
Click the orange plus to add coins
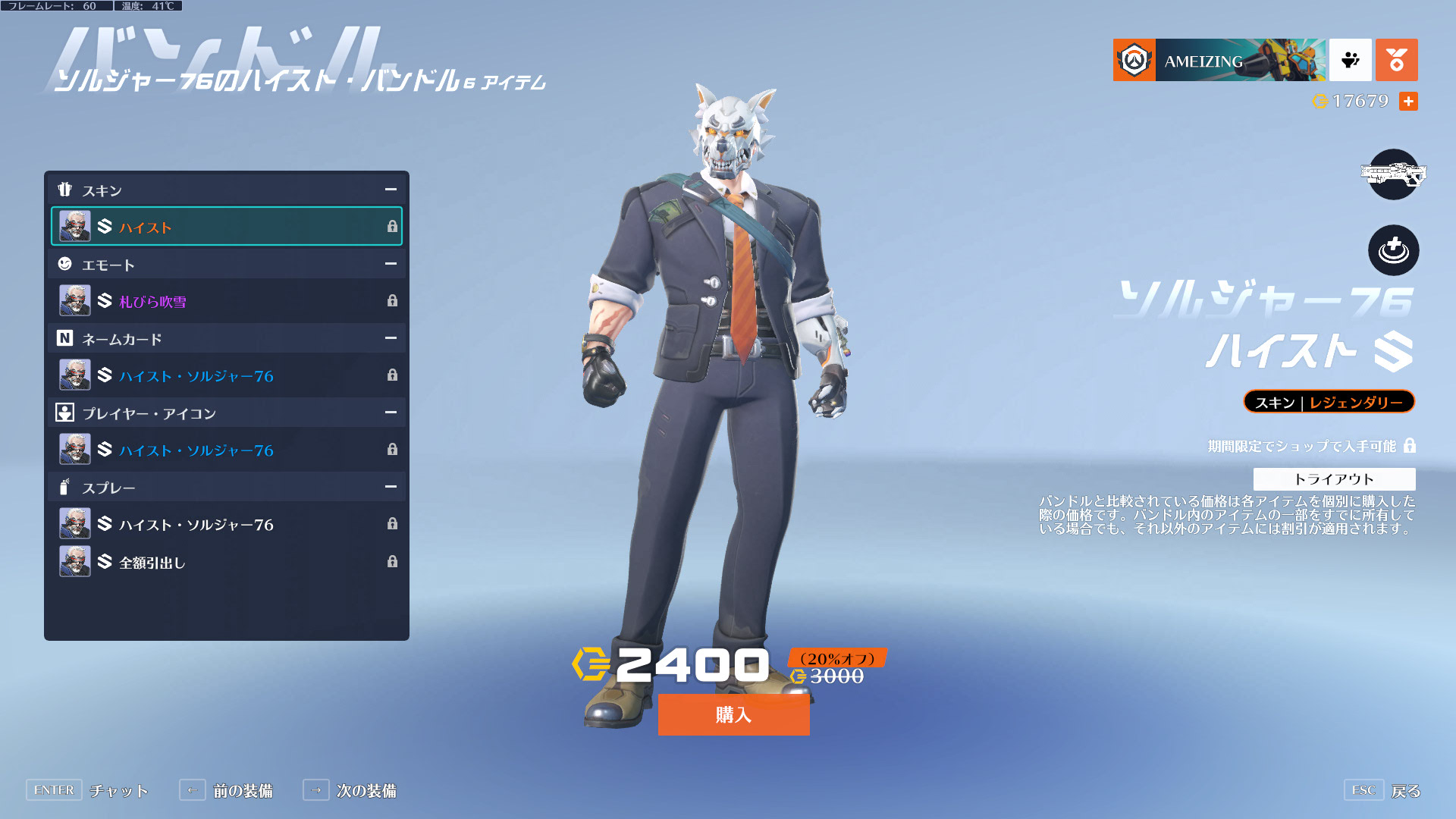click(x=1408, y=101)
